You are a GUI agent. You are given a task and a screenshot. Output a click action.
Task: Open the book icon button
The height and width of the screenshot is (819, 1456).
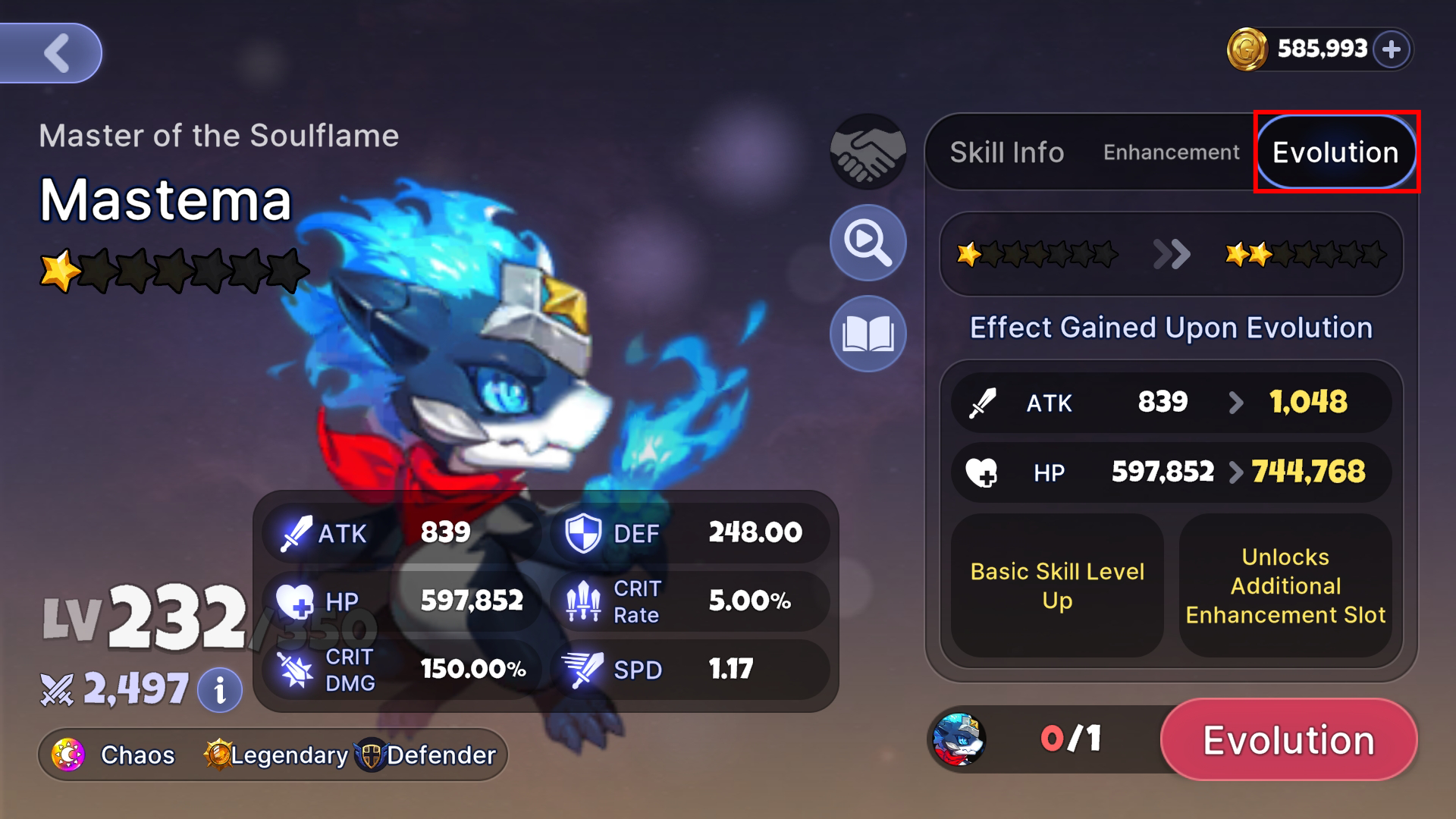[868, 334]
